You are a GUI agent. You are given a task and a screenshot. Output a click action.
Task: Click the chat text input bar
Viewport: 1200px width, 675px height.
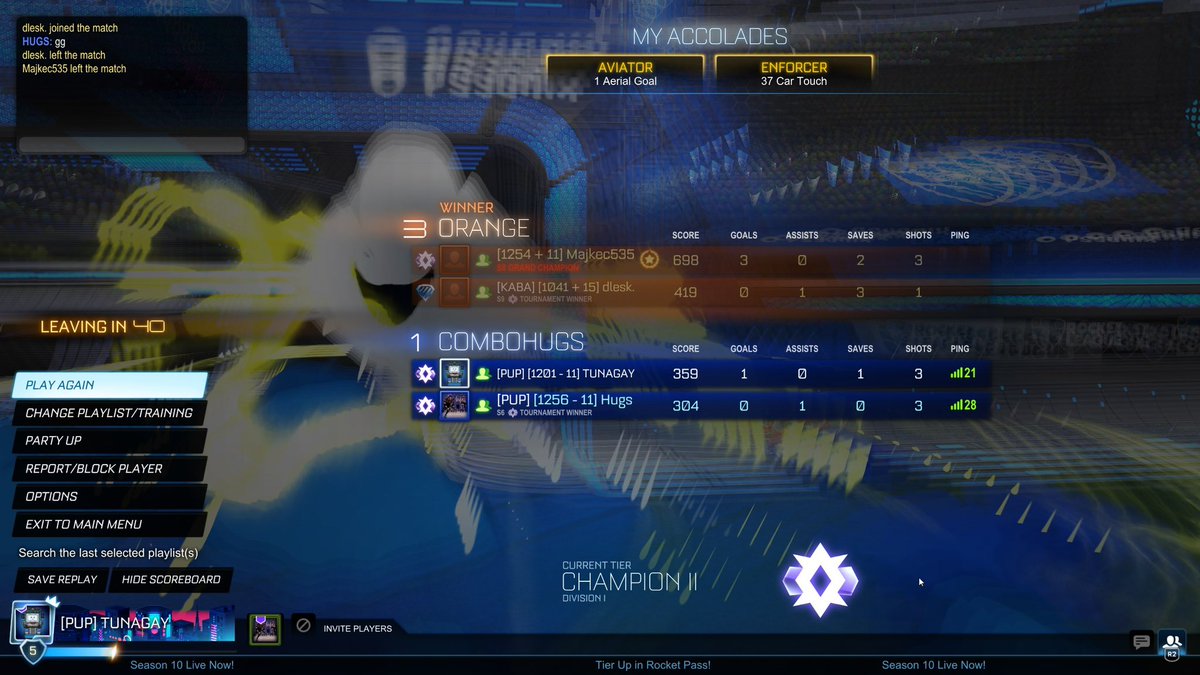(131, 145)
